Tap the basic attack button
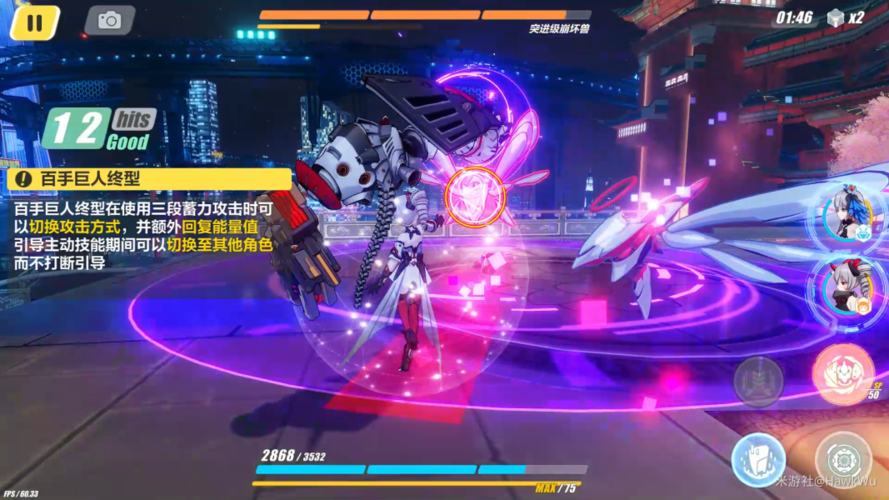 click(843, 459)
